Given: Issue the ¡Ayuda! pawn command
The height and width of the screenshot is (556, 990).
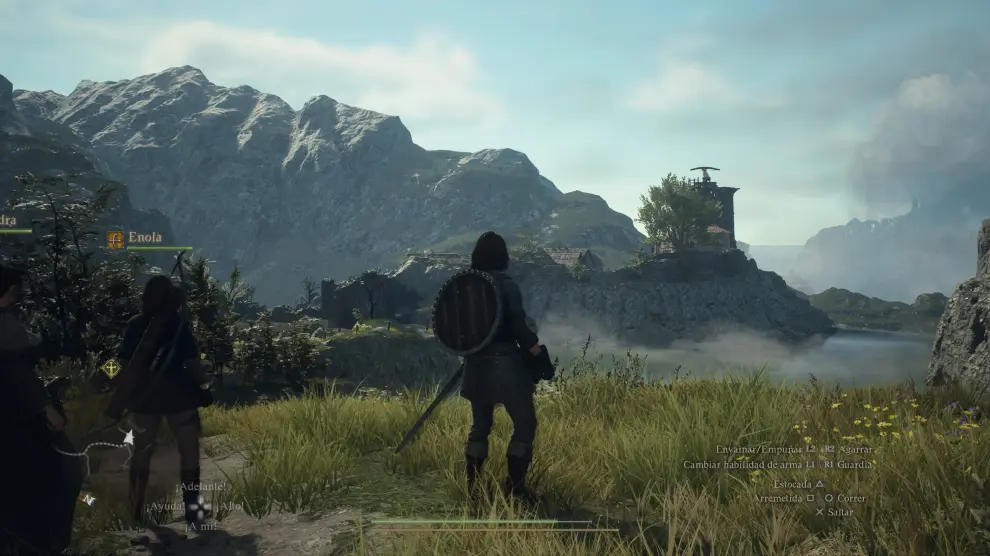Looking at the screenshot, I should pos(165,507).
